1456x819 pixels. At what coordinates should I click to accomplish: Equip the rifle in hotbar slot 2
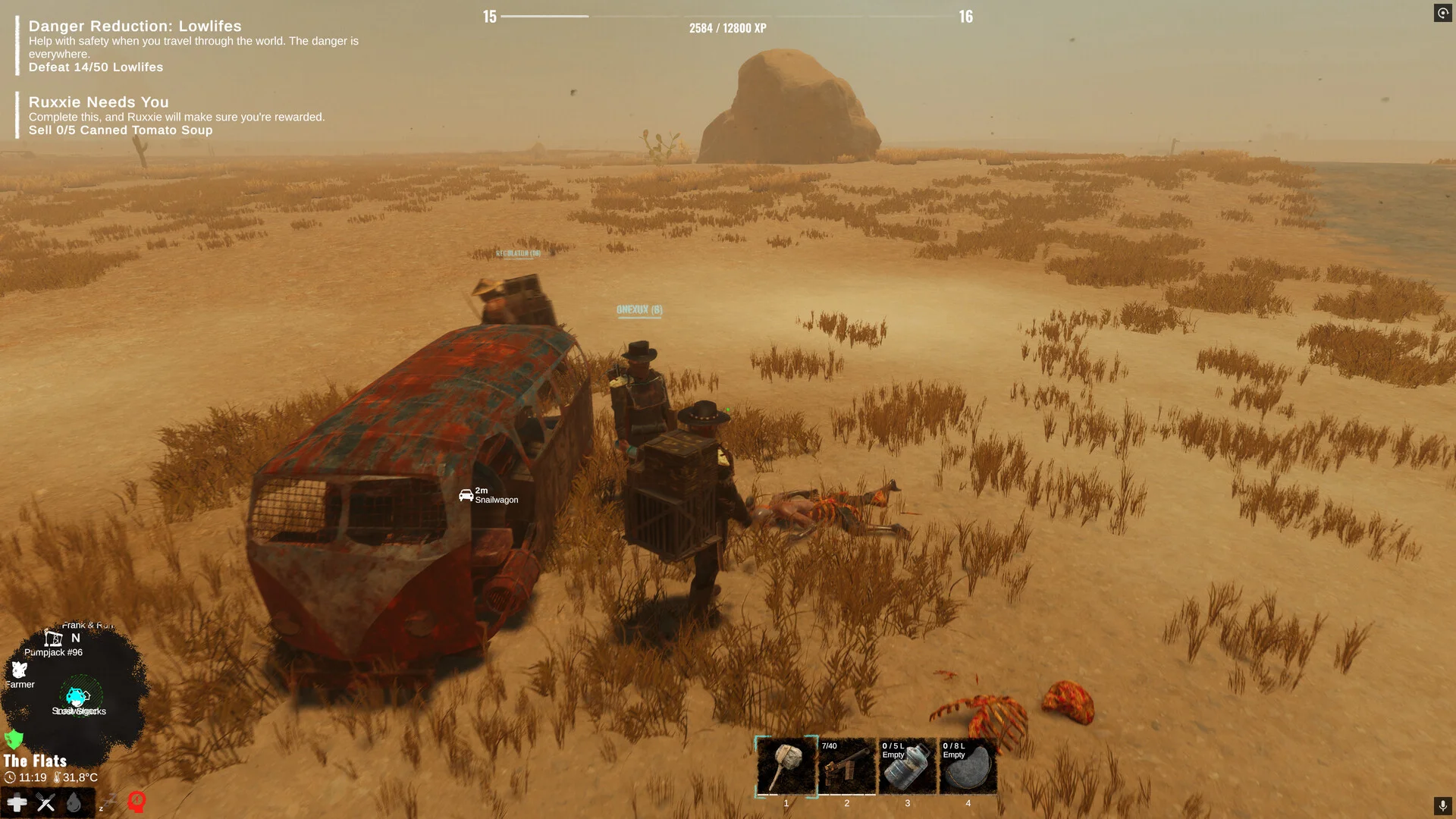[846, 766]
